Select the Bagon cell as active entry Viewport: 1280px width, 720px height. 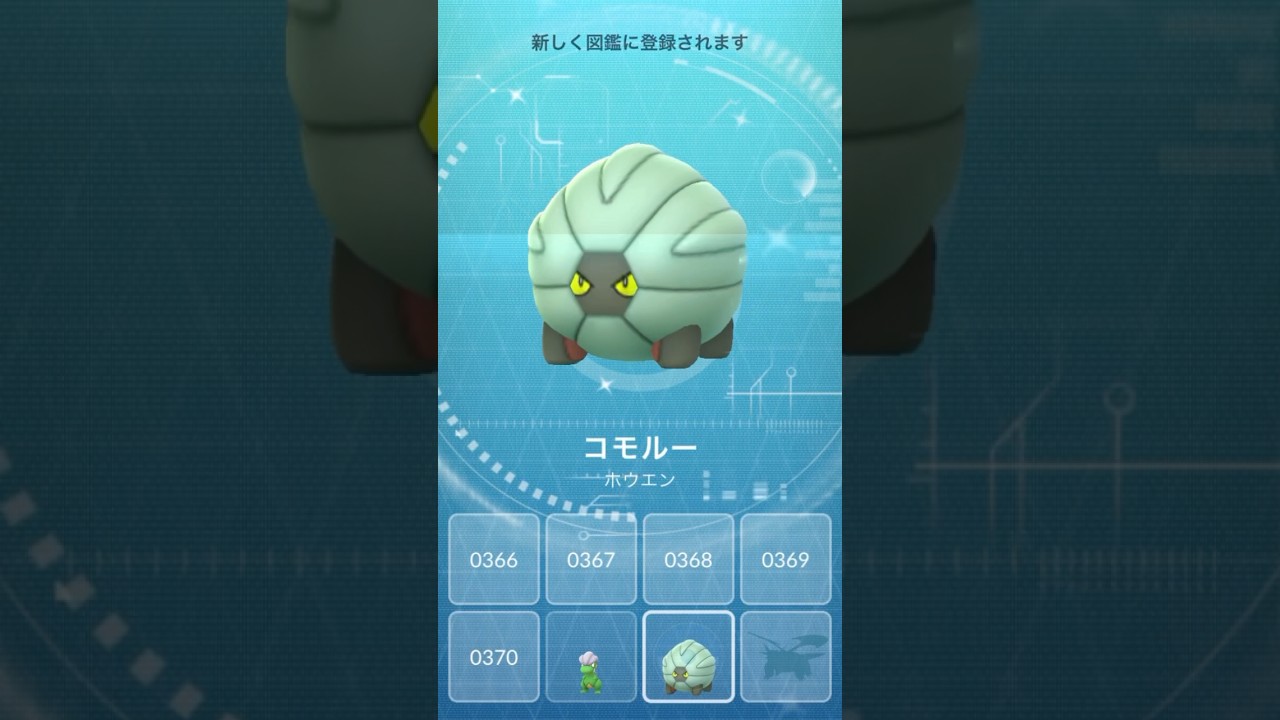(591, 656)
